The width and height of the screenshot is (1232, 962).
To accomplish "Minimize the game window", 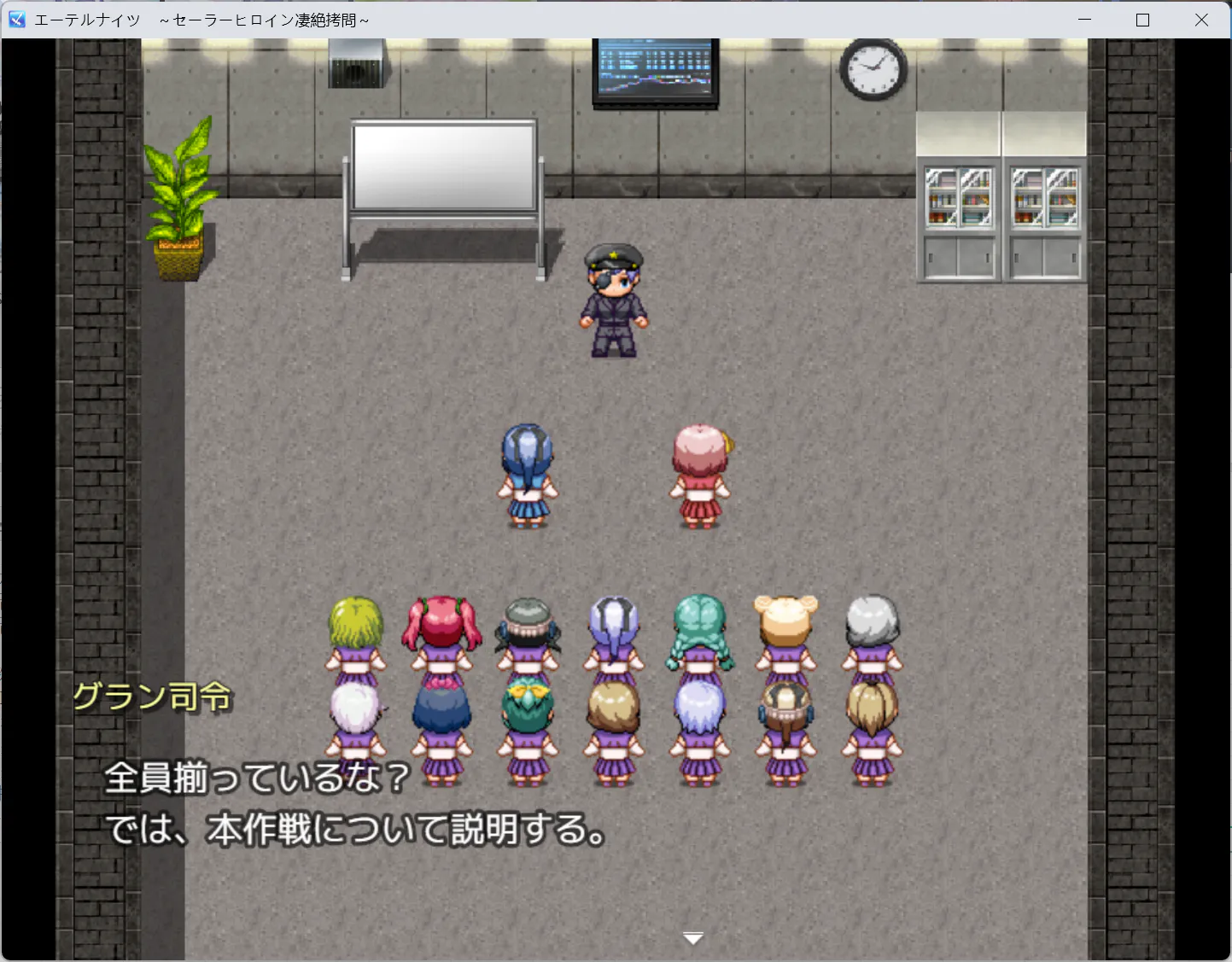I will pos(1085,20).
